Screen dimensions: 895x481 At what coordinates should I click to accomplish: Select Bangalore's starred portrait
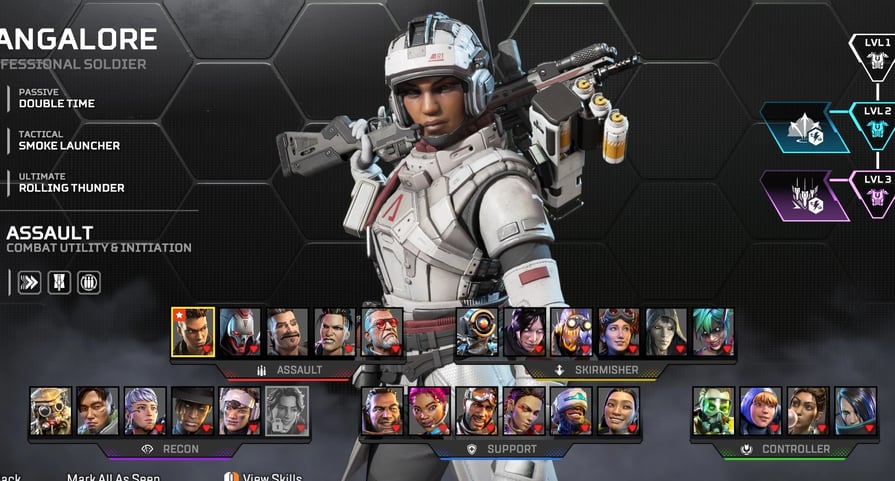coord(193,332)
